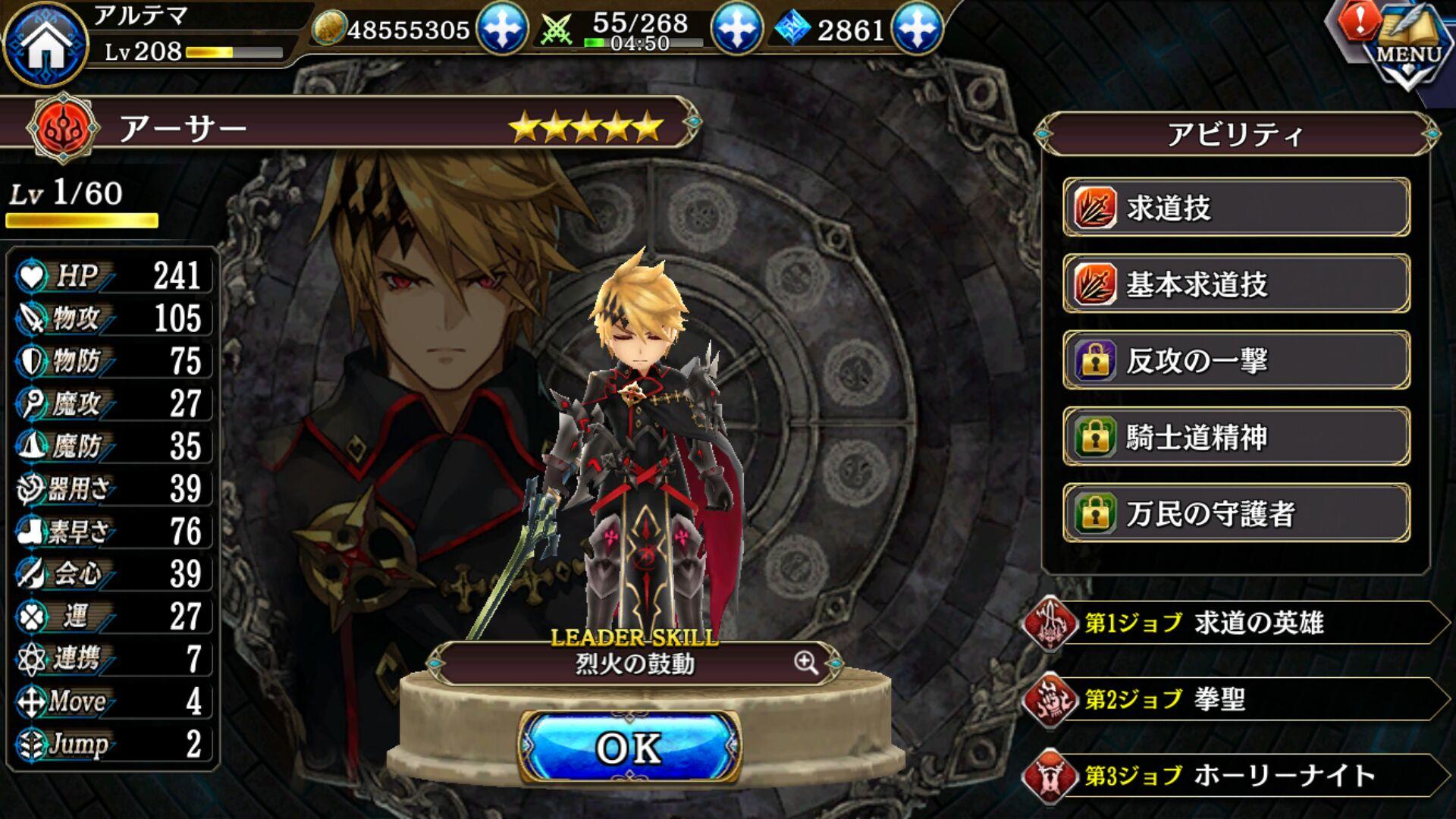Buy gems with the blue crystal plus button
The height and width of the screenshot is (819, 1456).
pyautogui.click(x=917, y=28)
